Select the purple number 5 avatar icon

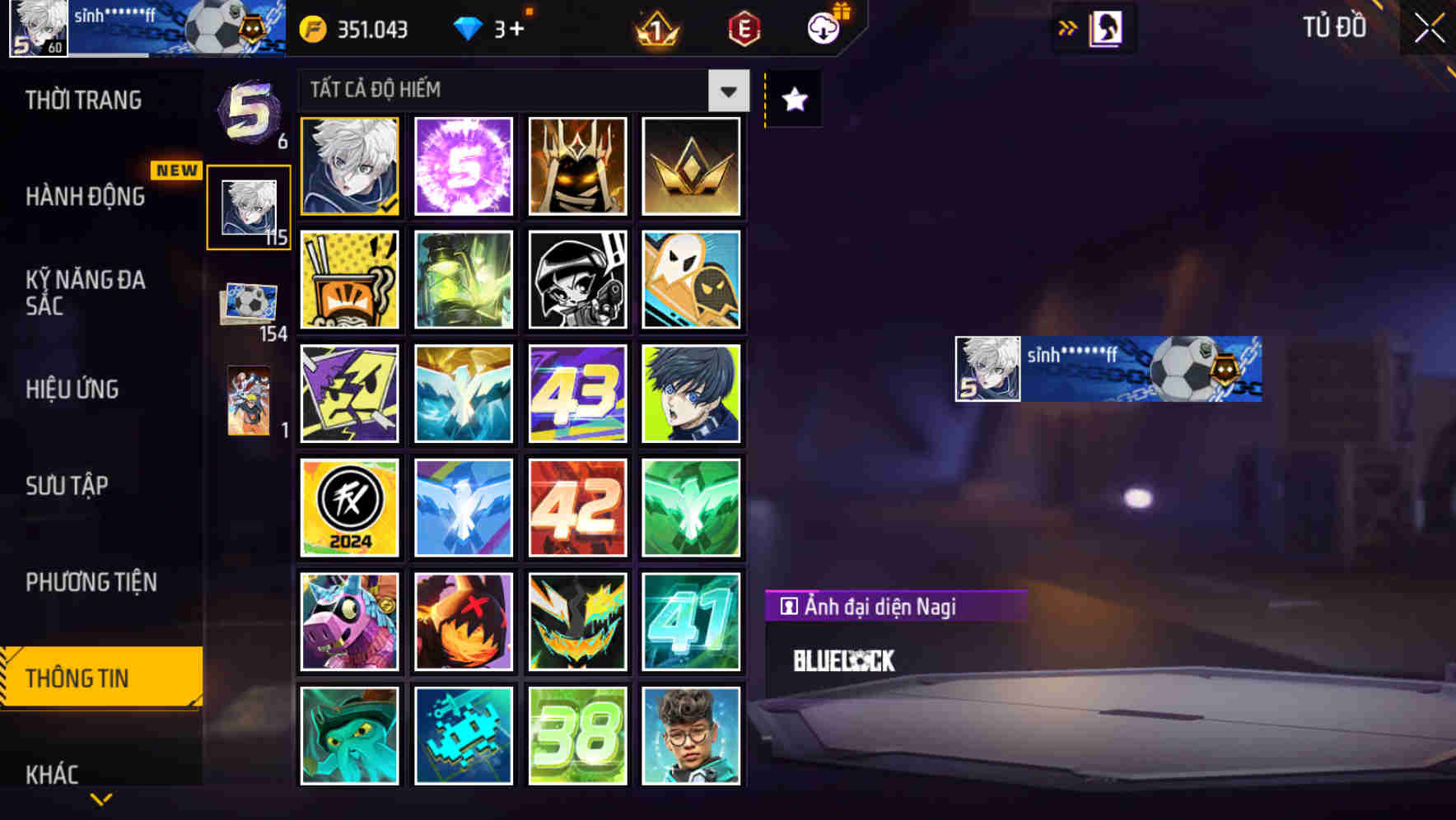[x=464, y=167]
